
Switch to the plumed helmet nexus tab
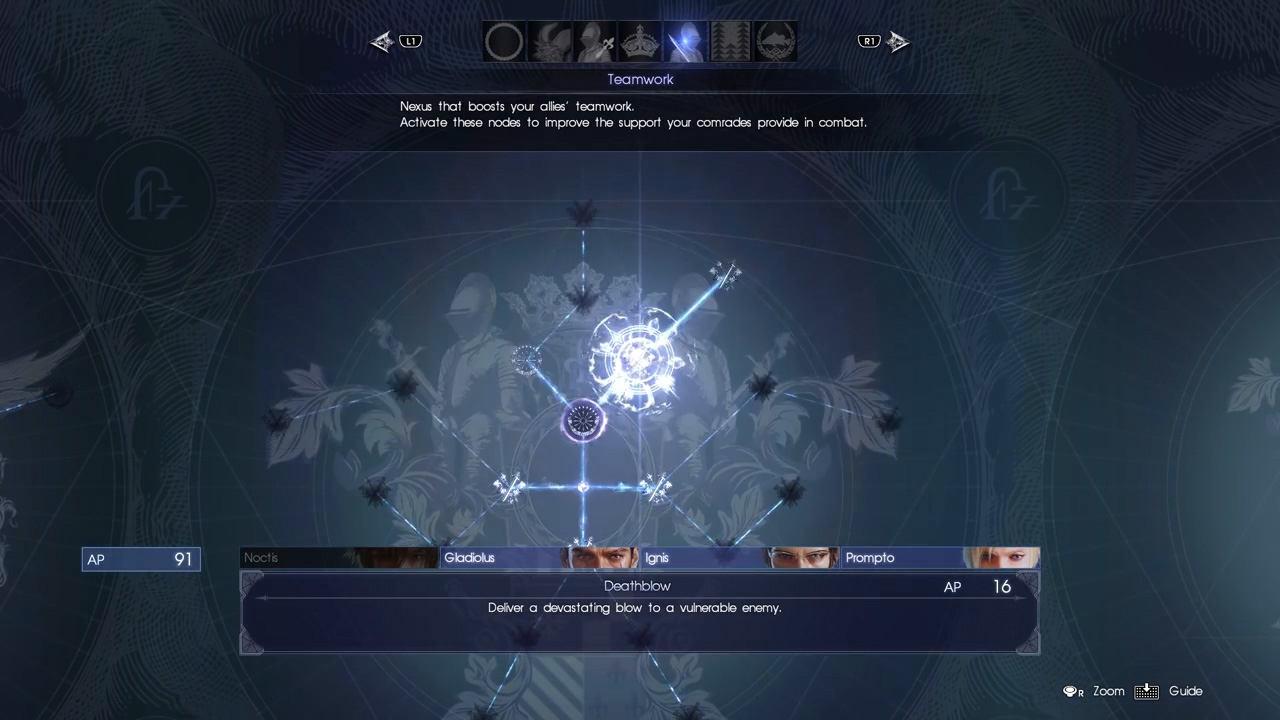(549, 42)
